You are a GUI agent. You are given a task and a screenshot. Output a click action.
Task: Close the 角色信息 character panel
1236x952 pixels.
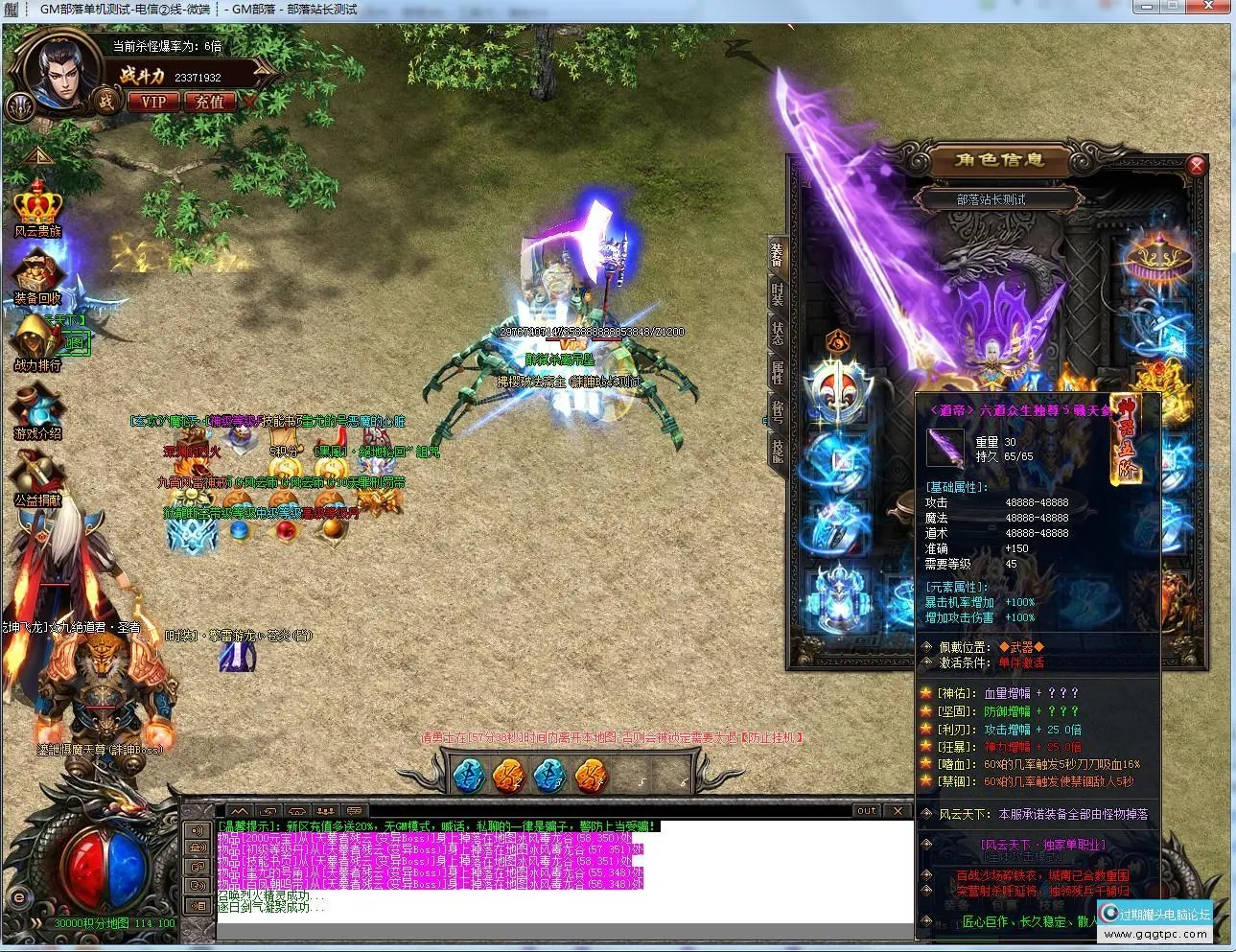point(1196,166)
